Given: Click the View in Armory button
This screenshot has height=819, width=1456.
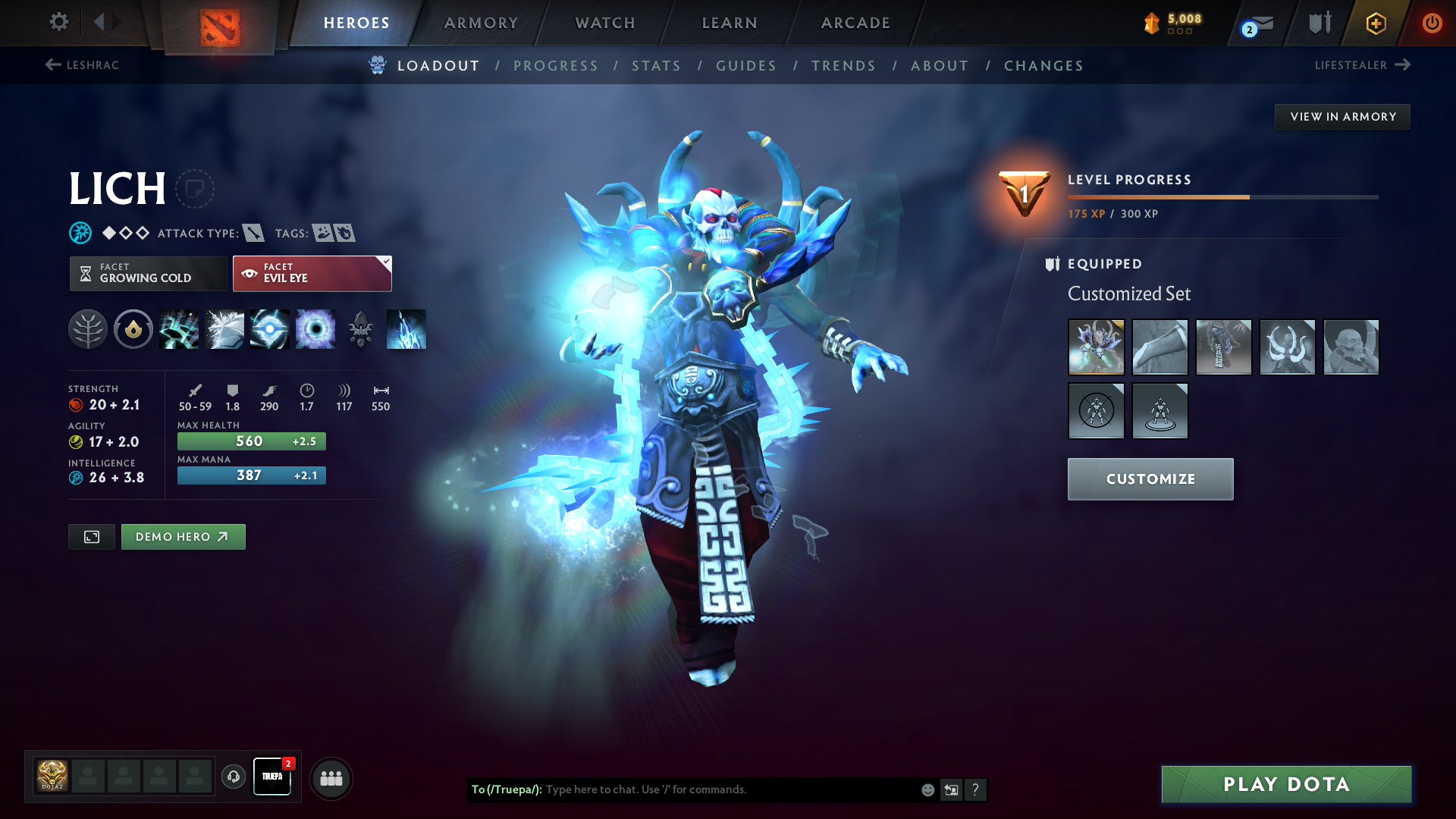Looking at the screenshot, I should pos(1342,117).
